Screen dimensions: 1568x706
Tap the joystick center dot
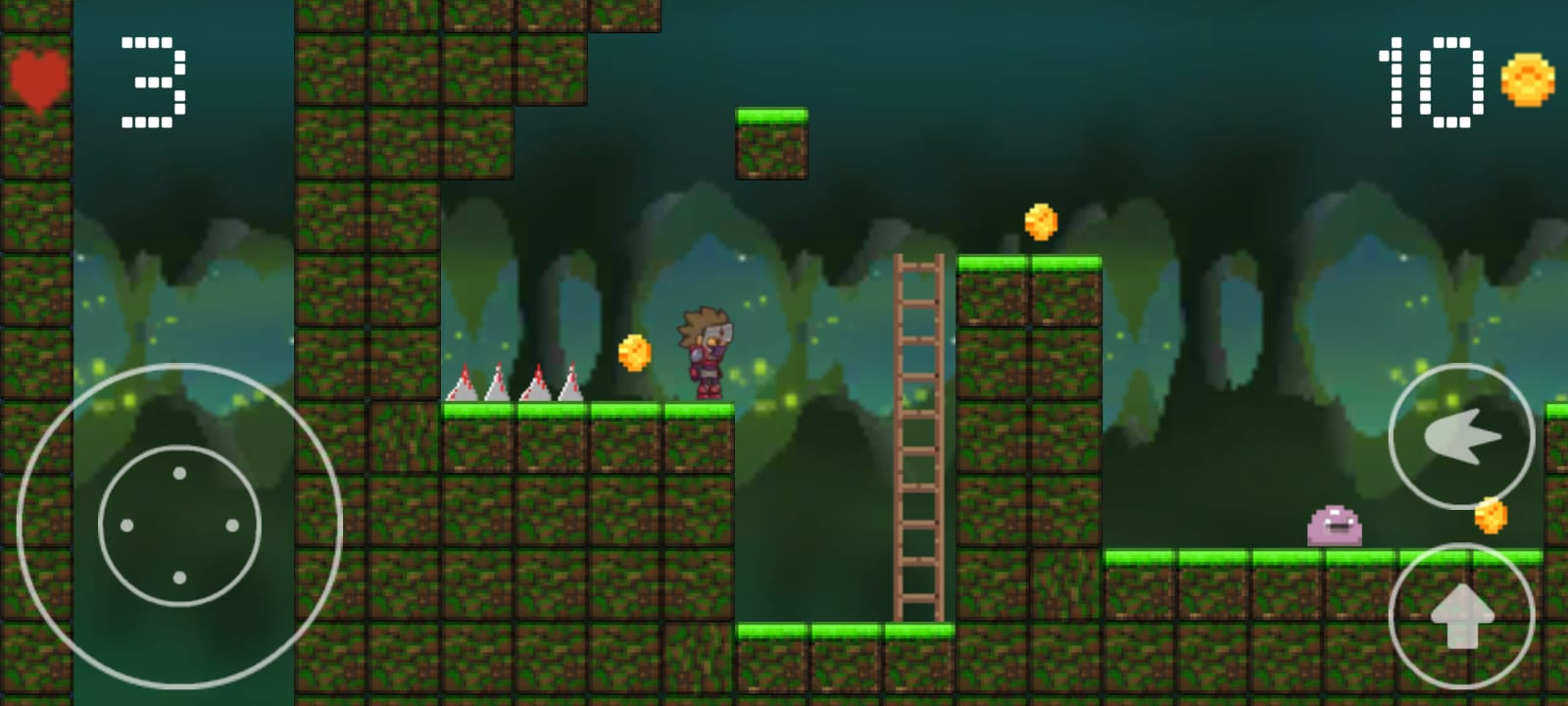[178, 525]
